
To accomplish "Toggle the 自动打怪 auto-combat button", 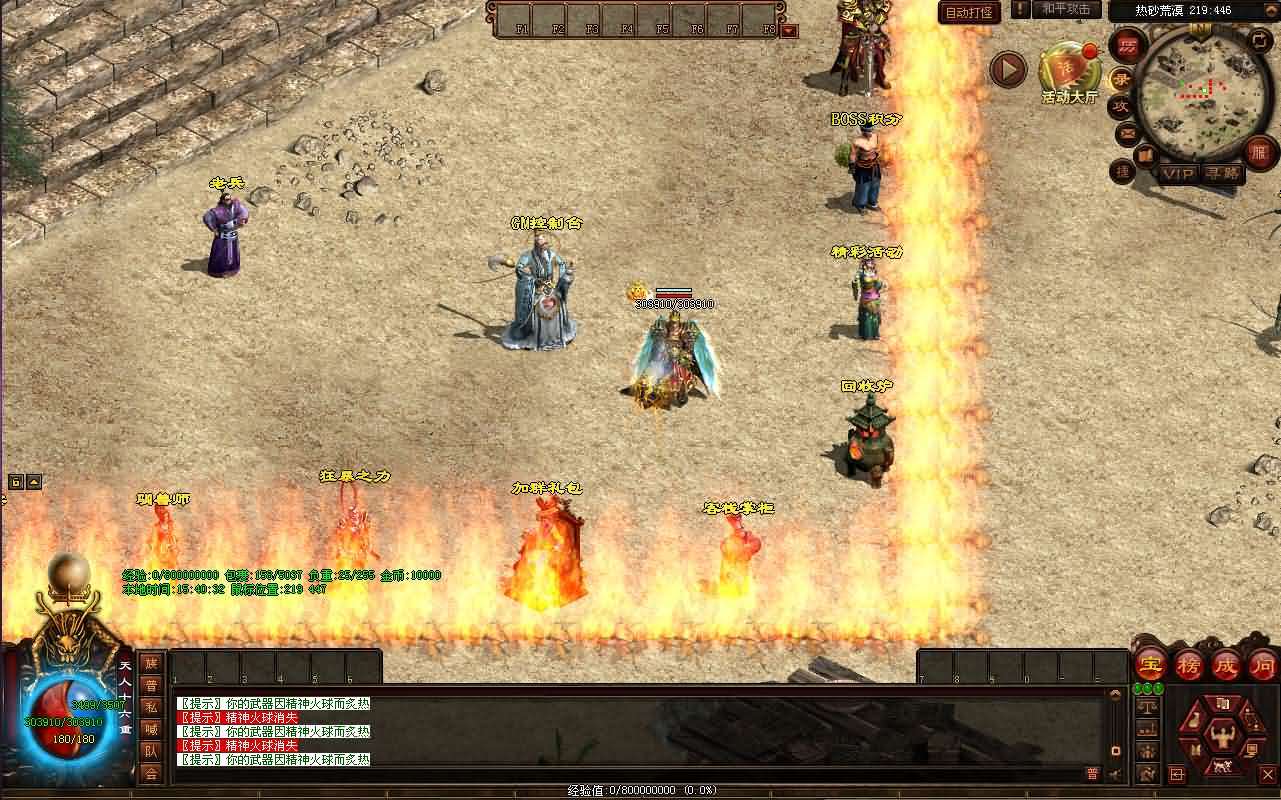I will point(968,13).
